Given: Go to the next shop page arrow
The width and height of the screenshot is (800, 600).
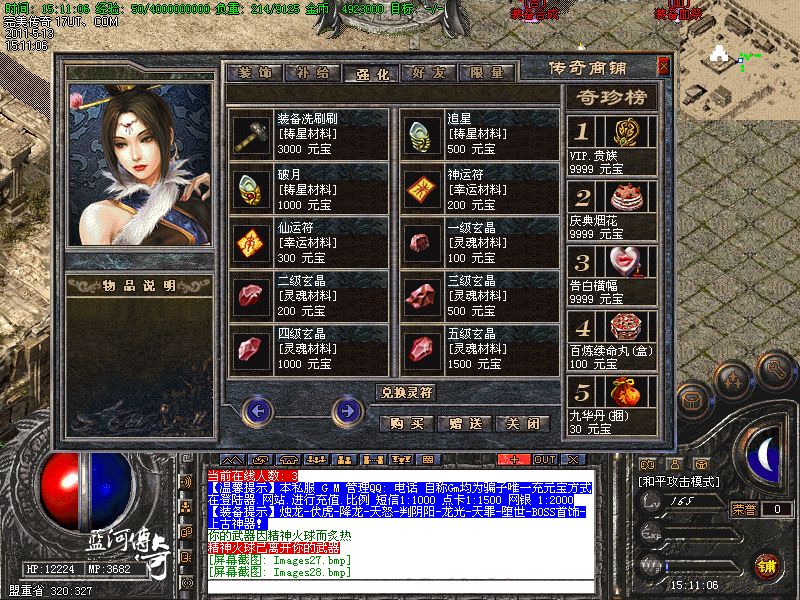Looking at the screenshot, I should 347,410.
